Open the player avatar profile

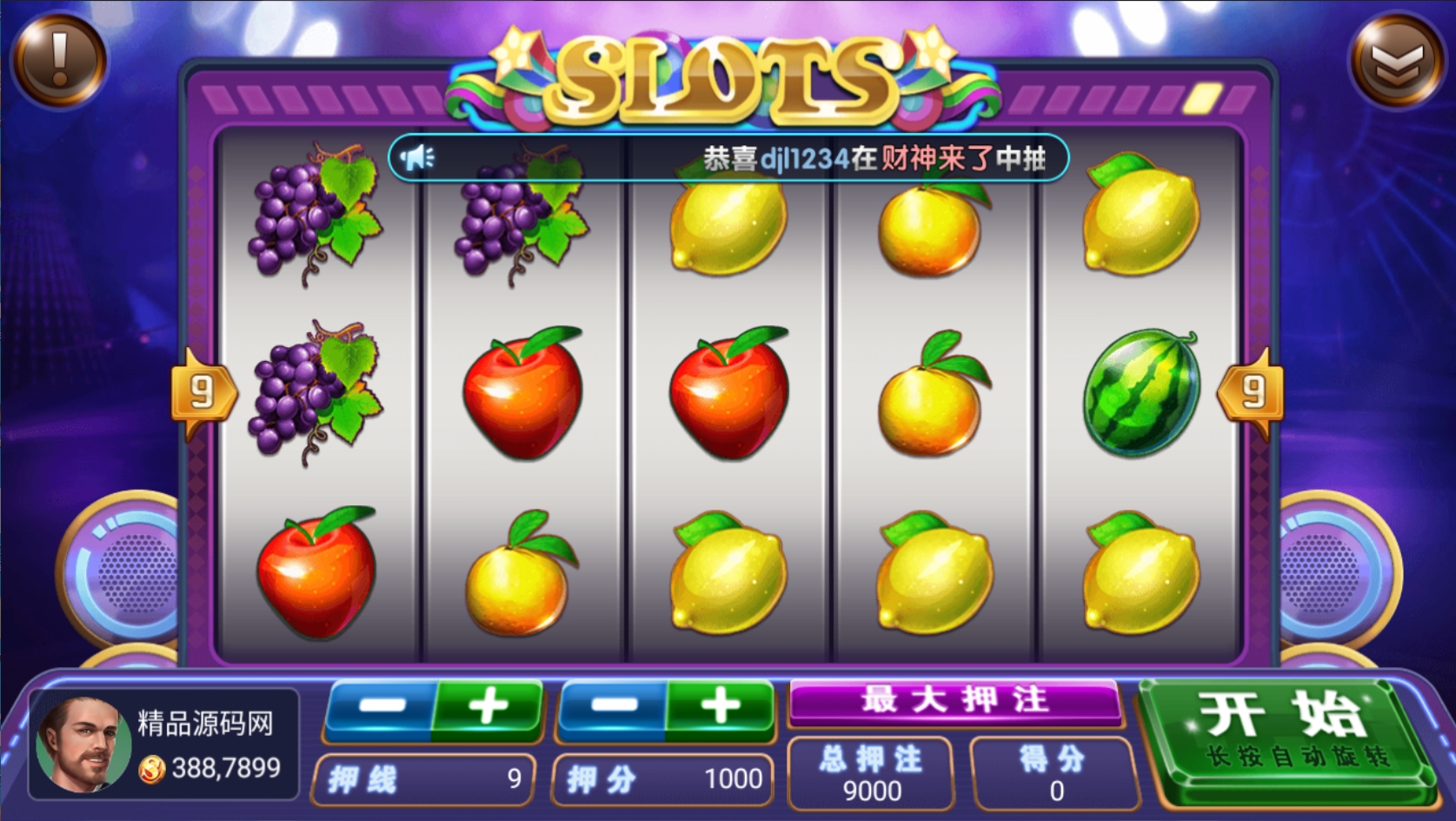coord(82,744)
